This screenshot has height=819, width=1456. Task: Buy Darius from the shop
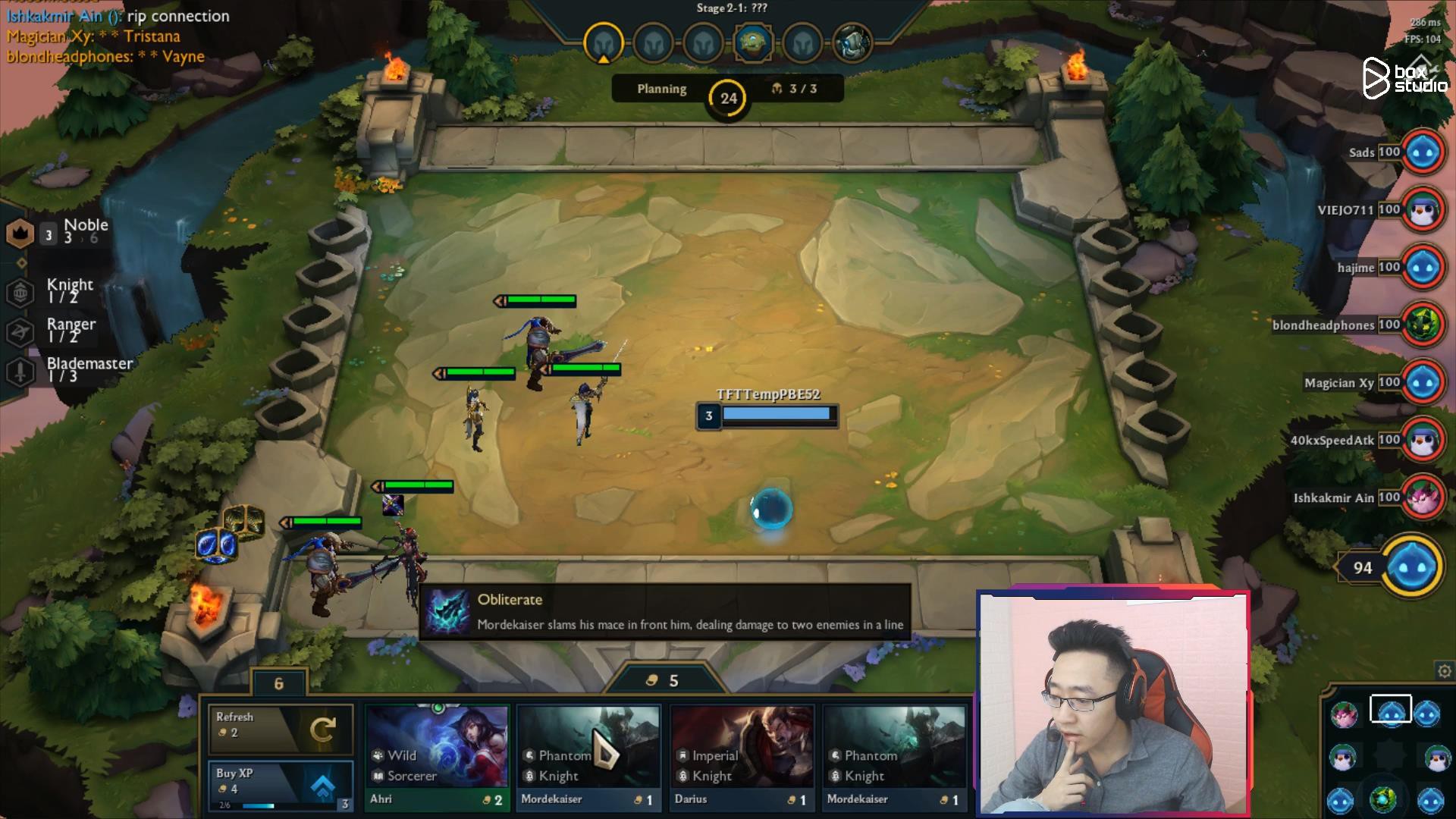pyautogui.click(x=742, y=755)
